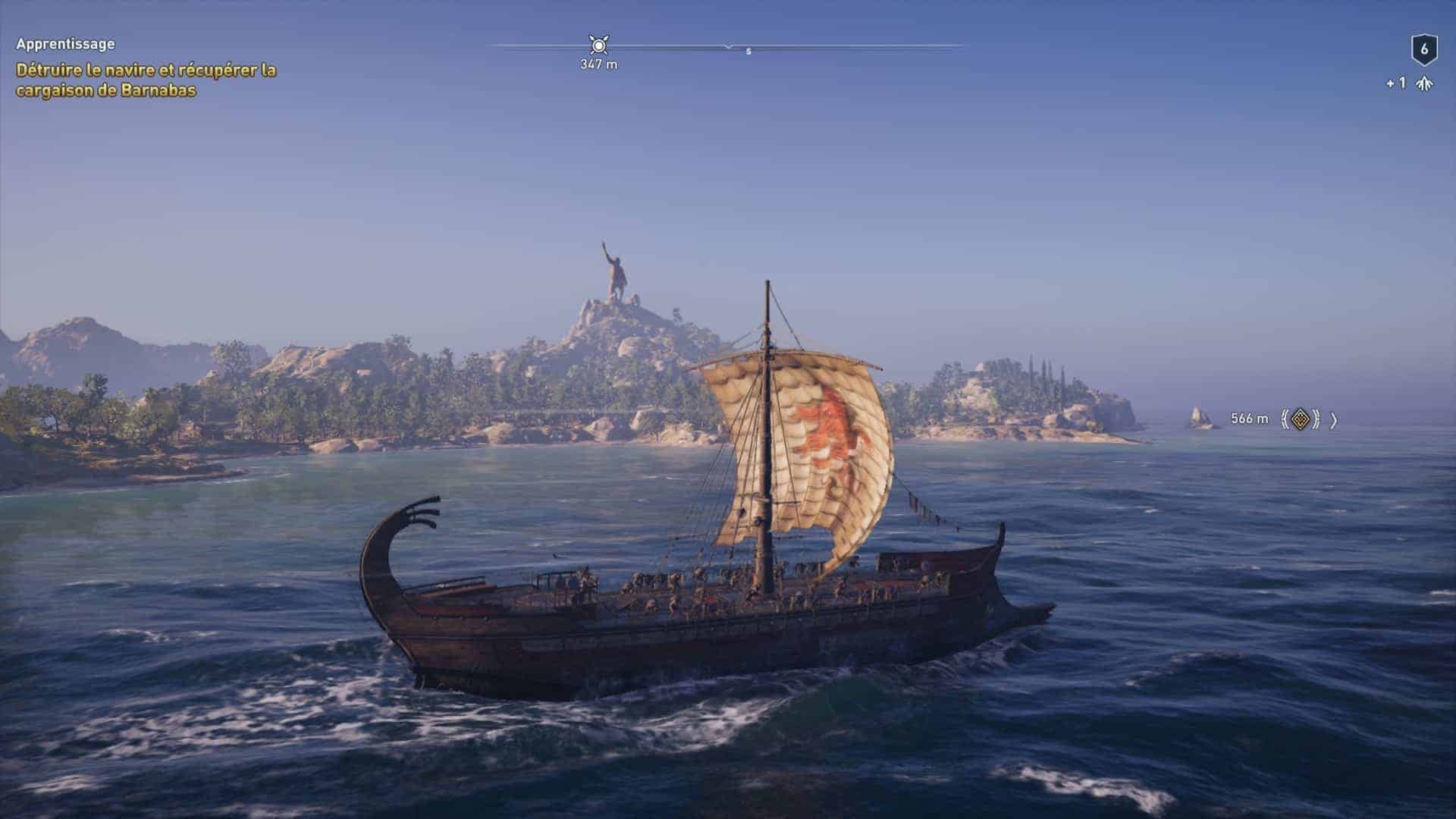The image size is (1456, 819).
Task: Click the compass bar at top
Action: (728, 46)
